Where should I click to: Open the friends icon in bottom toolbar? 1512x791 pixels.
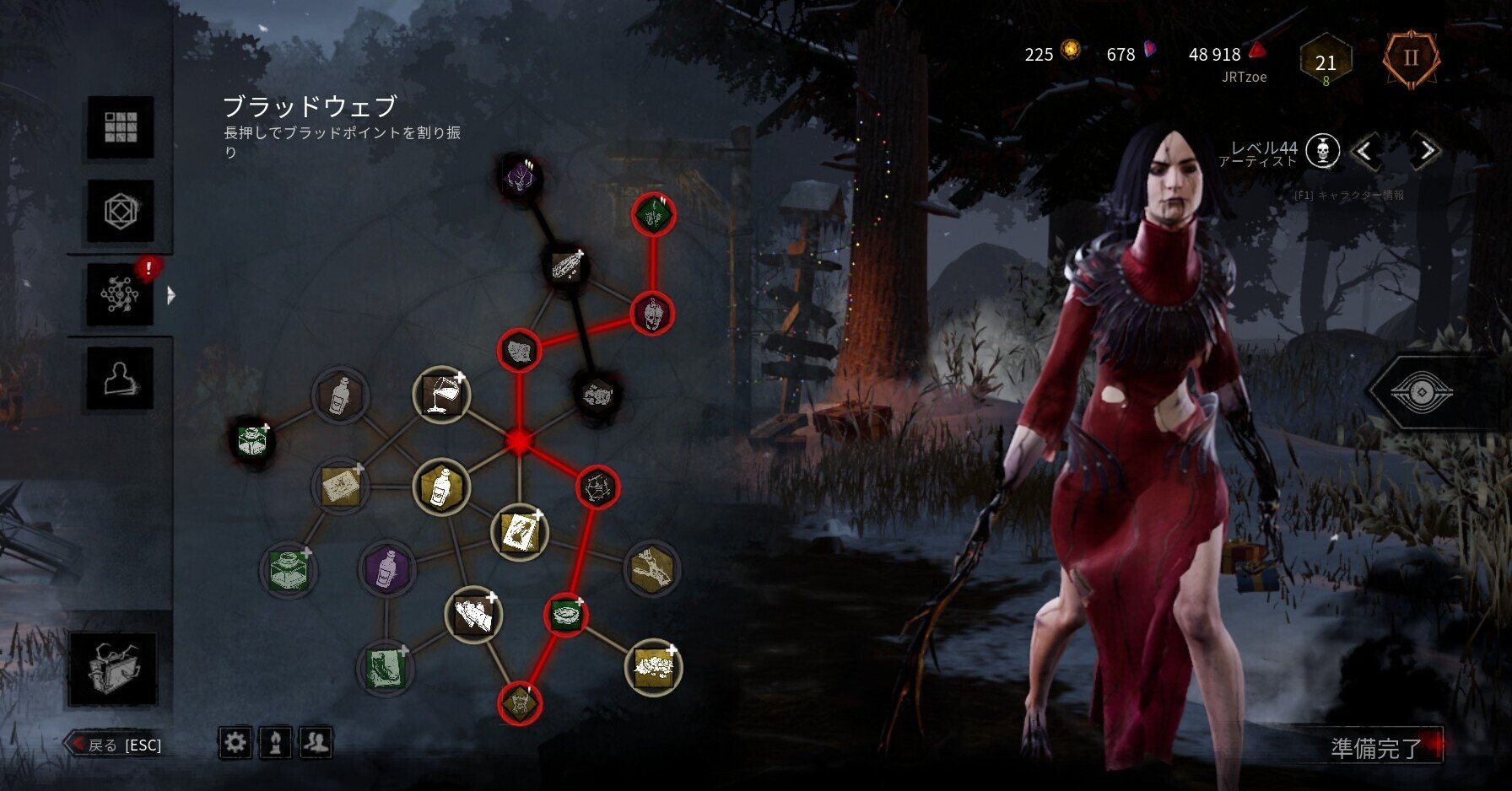(316, 742)
